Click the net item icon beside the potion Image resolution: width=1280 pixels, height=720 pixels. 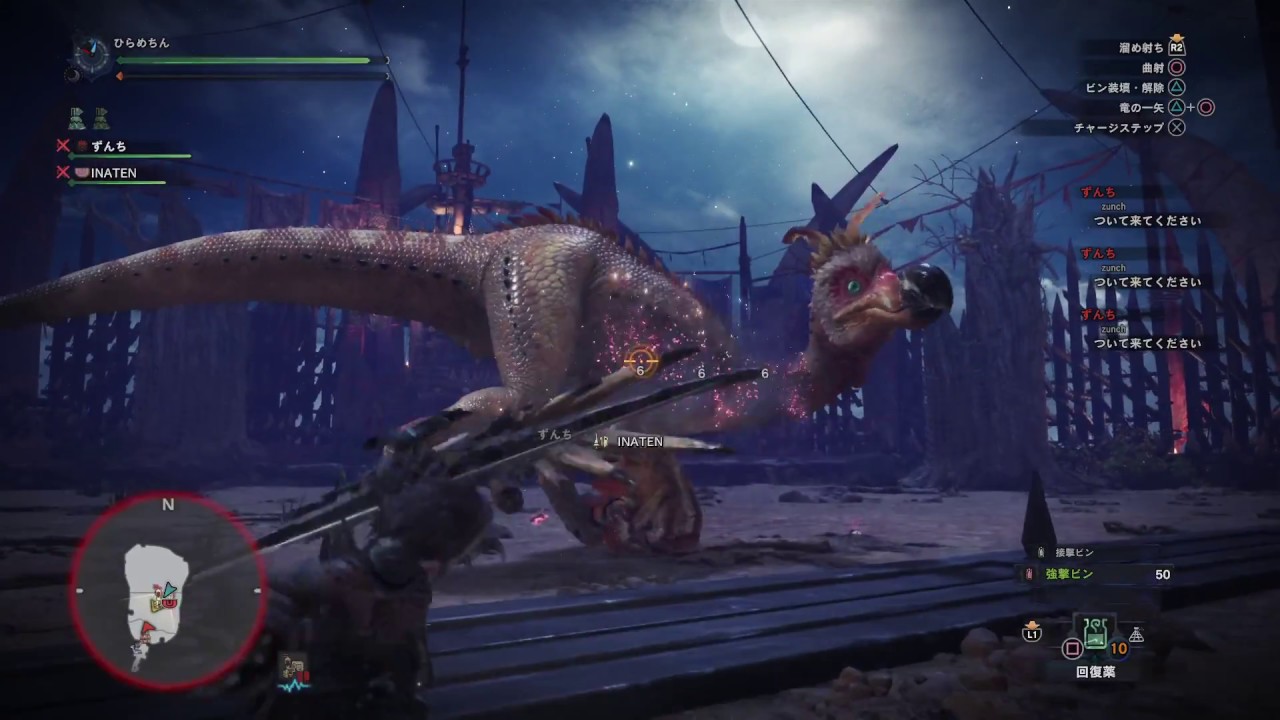pos(1136,634)
